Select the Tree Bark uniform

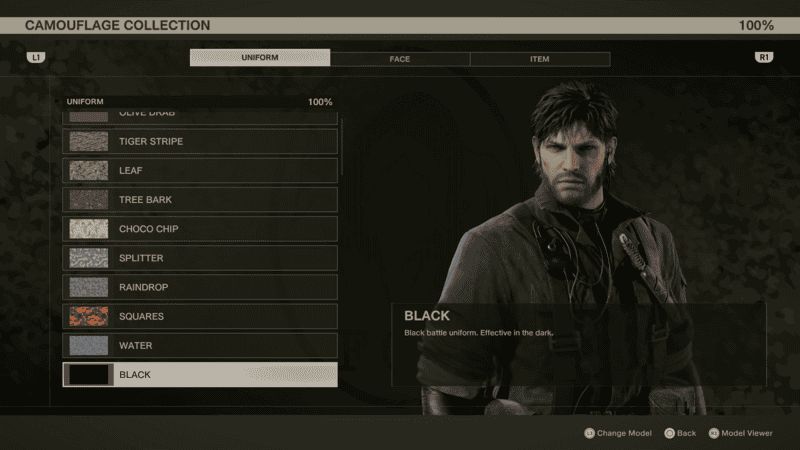[200, 200]
